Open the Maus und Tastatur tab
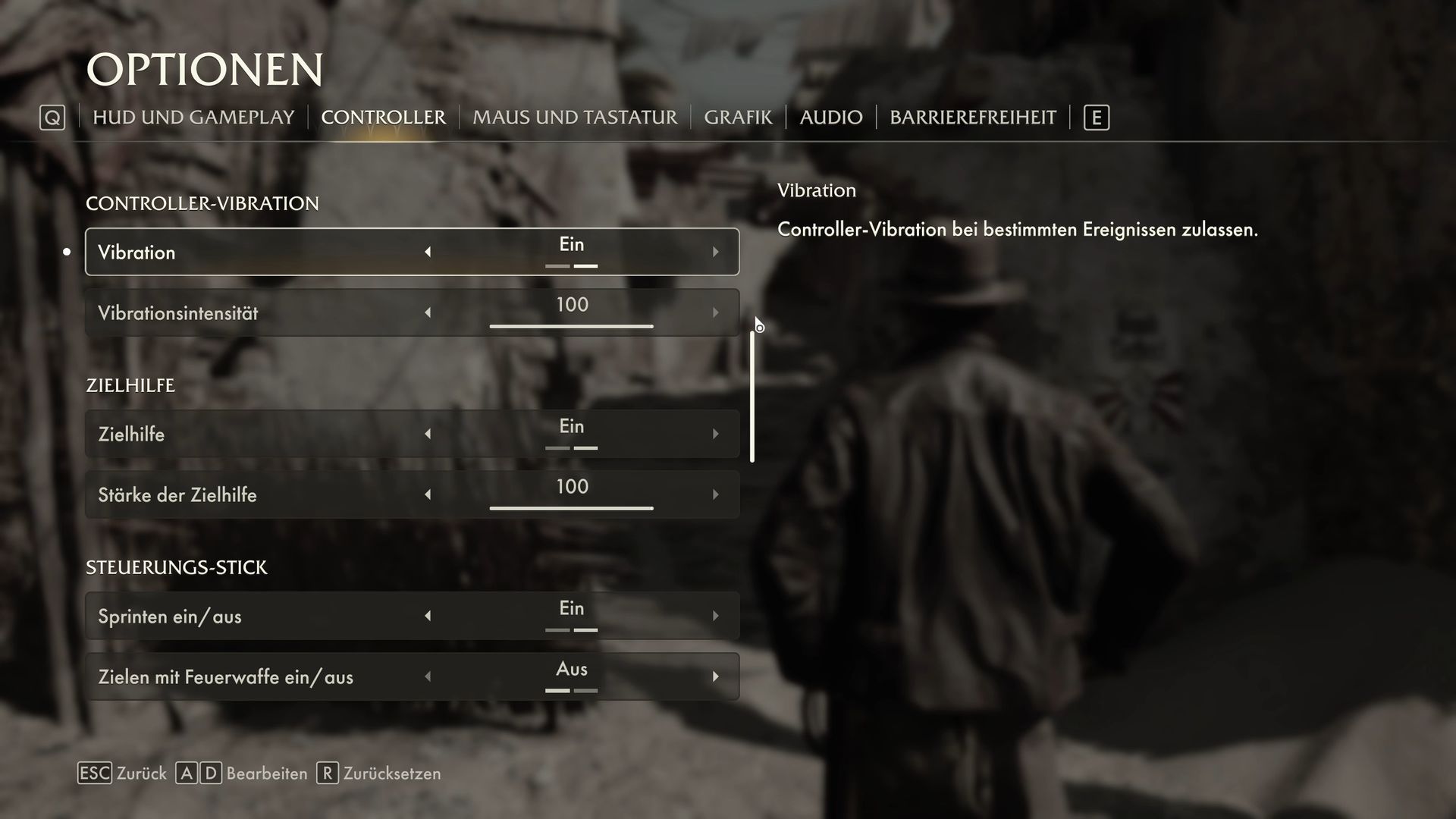 pos(575,118)
